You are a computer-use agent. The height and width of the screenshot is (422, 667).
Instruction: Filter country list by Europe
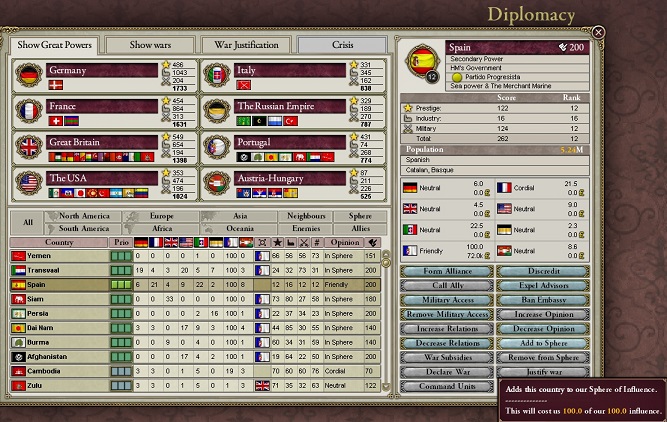coord(160,216)
